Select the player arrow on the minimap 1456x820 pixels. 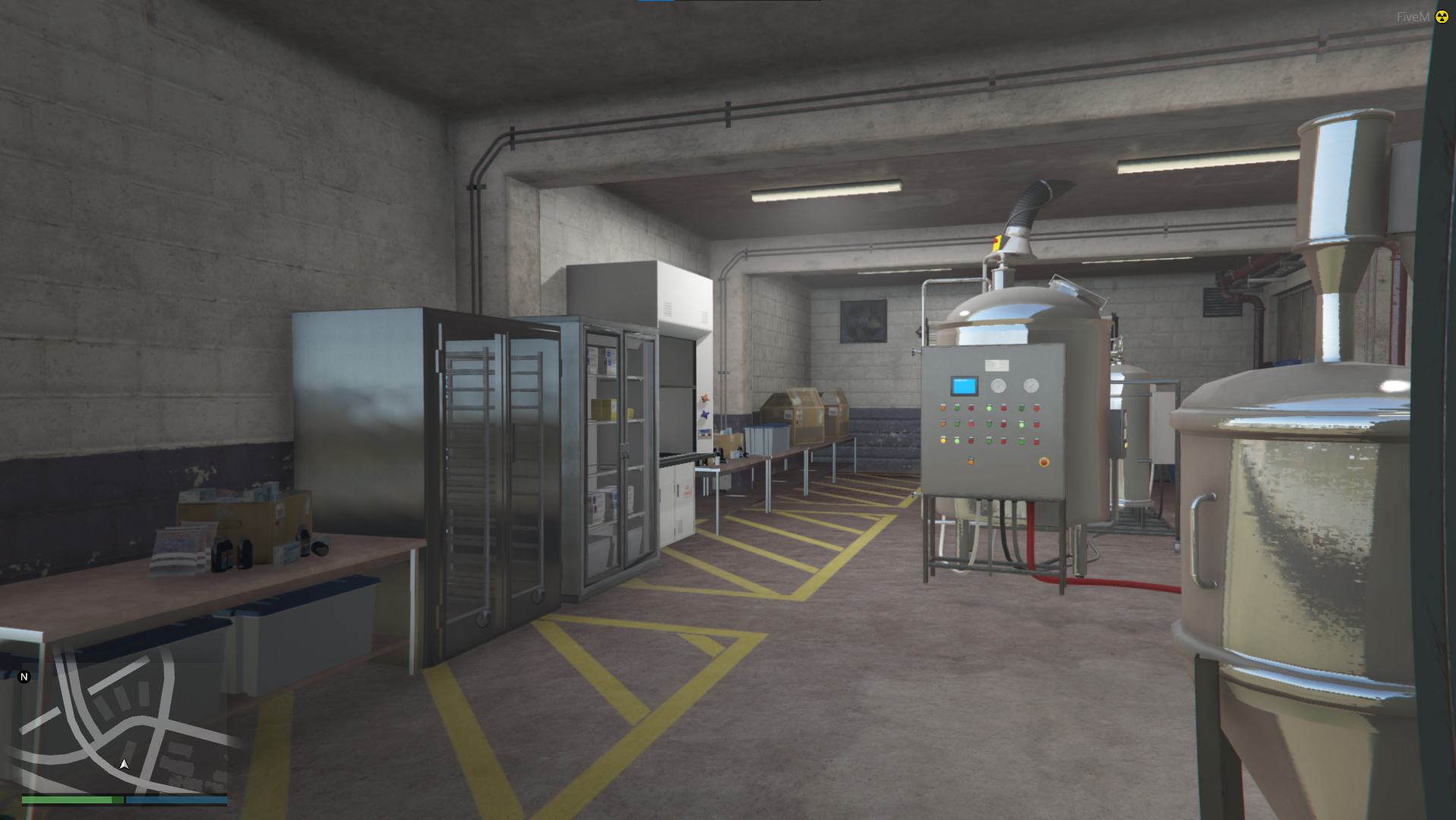point(125,765)
